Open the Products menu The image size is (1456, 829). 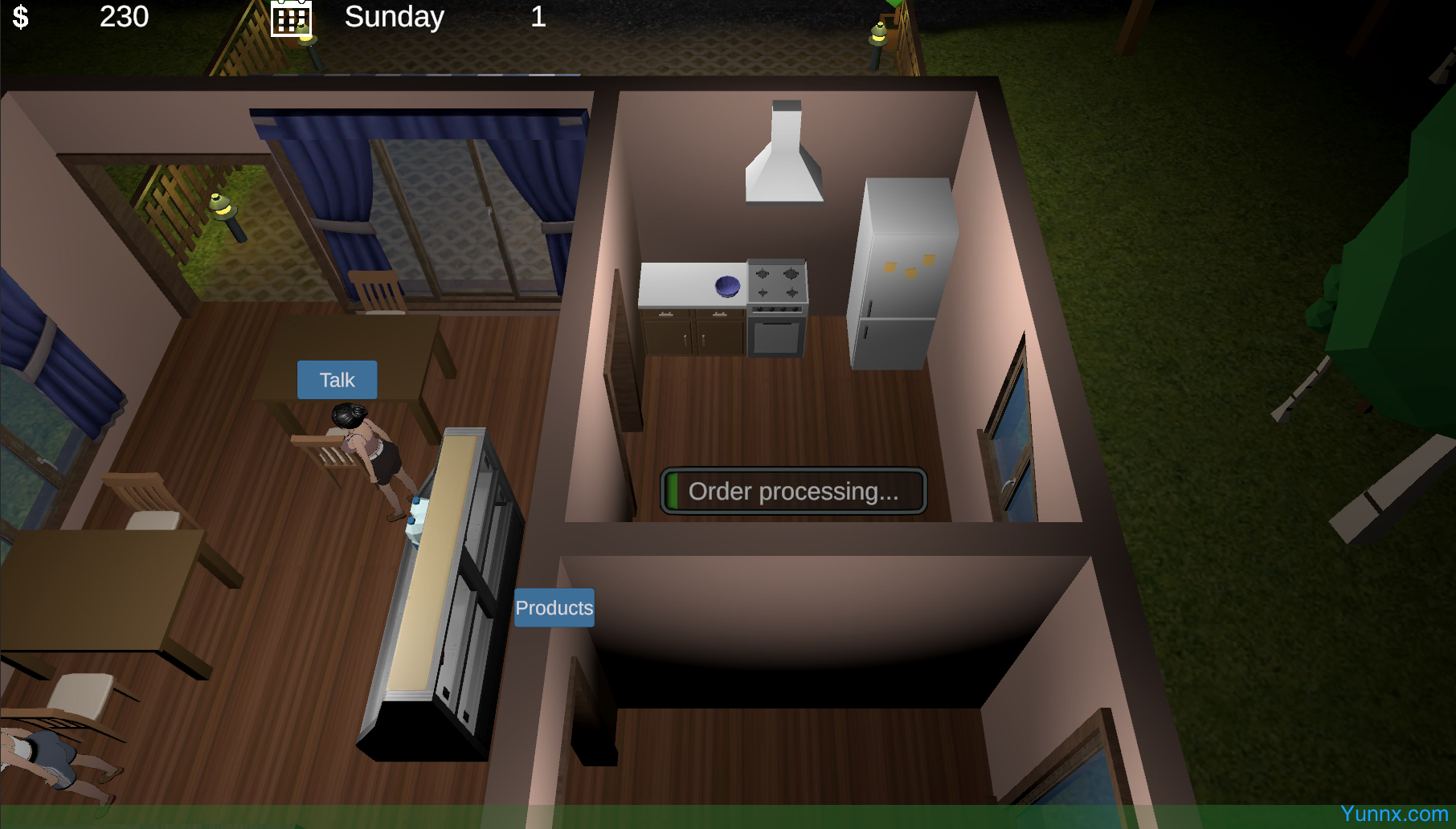(554, 608)
